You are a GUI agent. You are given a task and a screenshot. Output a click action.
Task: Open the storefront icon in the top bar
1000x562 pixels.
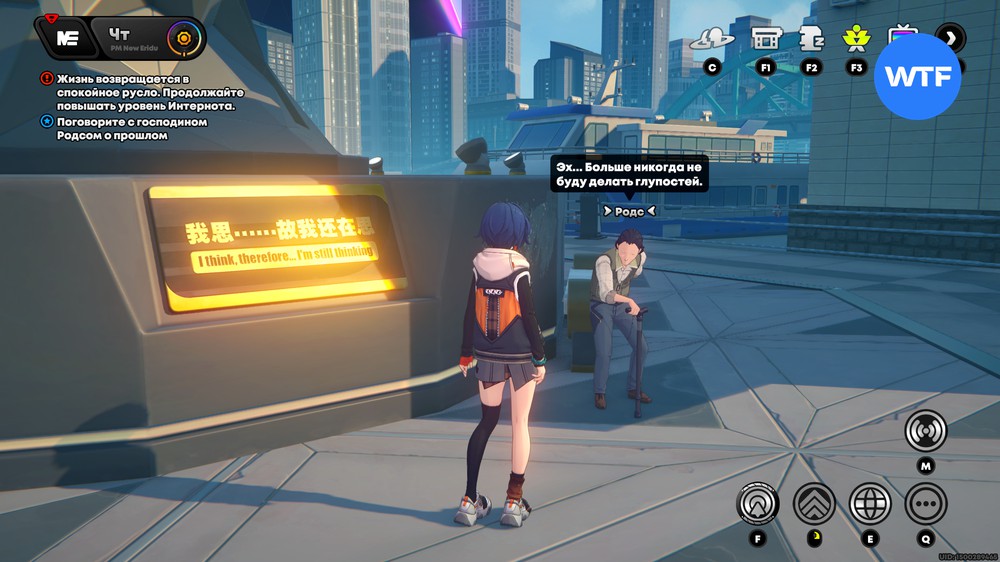(766, 40)
